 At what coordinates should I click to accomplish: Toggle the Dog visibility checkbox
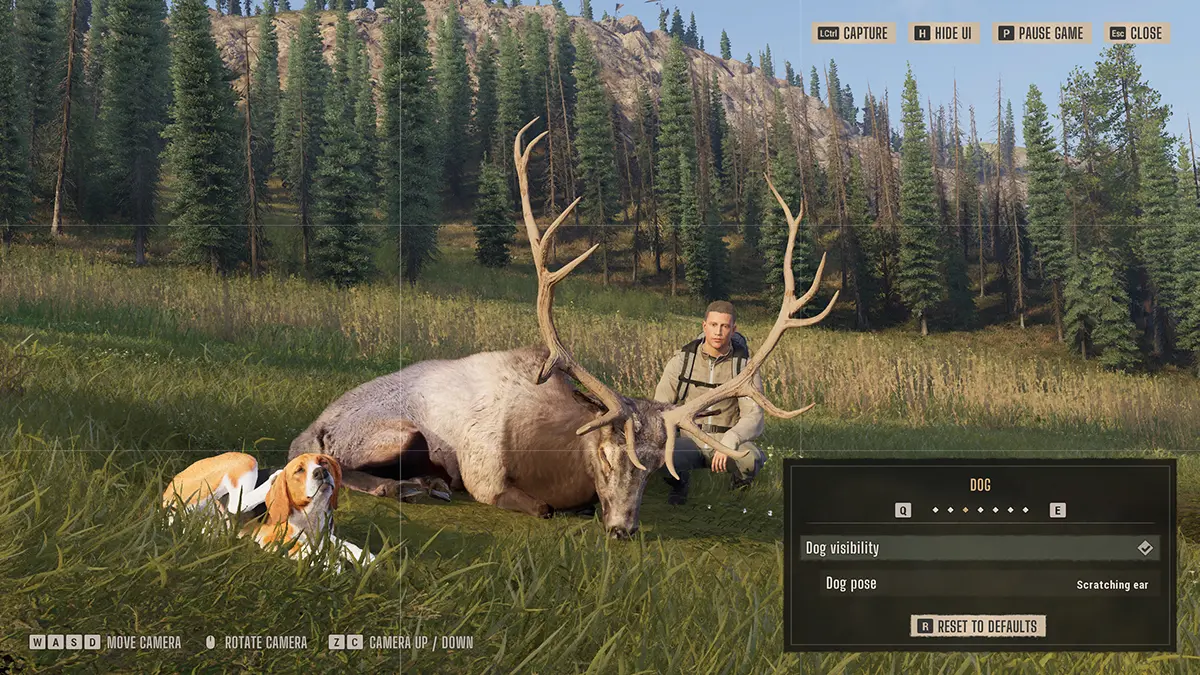point(1145,548)
